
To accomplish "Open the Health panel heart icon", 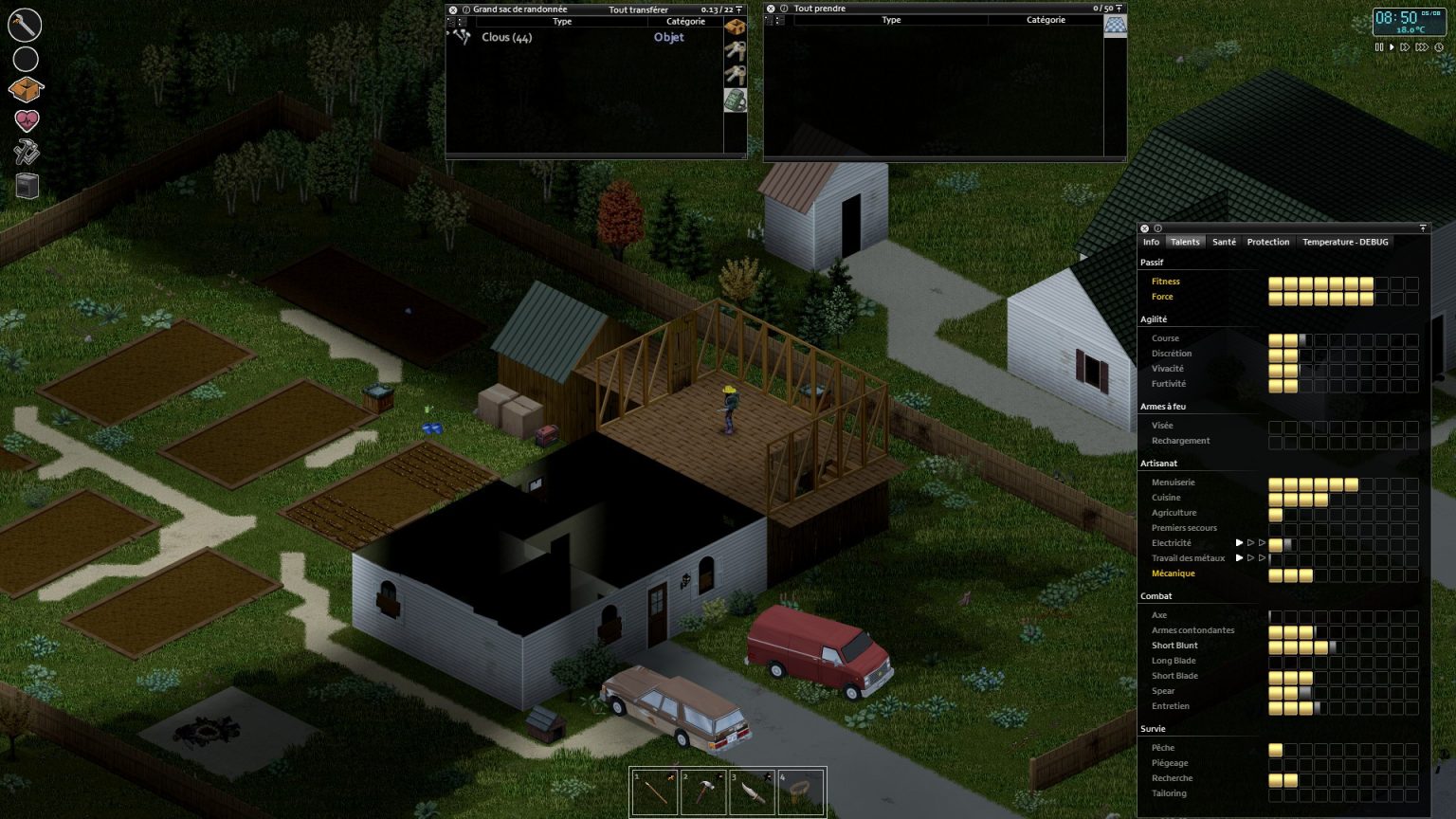I will click(x=26, y=119).
